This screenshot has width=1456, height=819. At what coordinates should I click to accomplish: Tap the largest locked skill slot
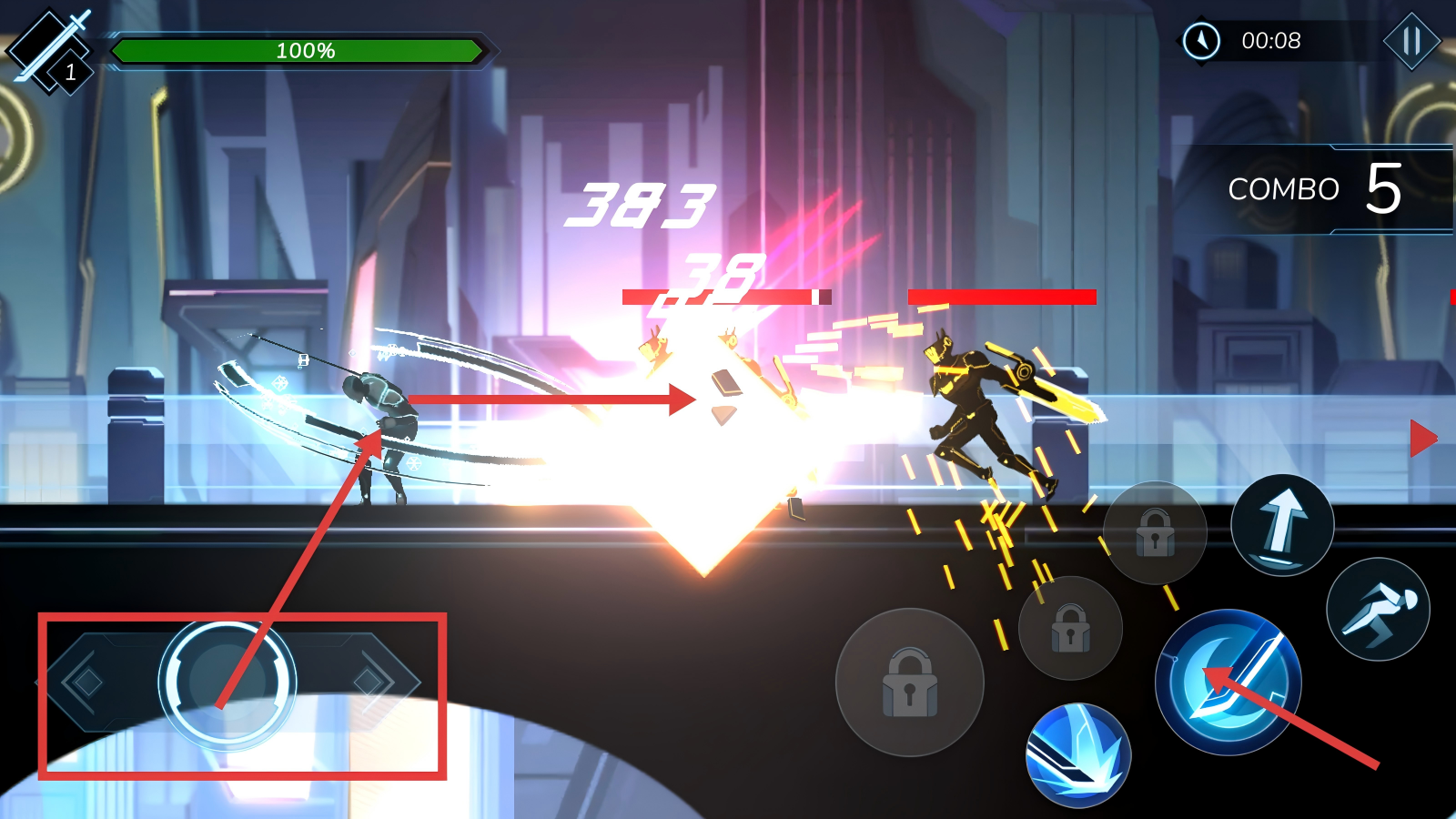pos(909,682)
